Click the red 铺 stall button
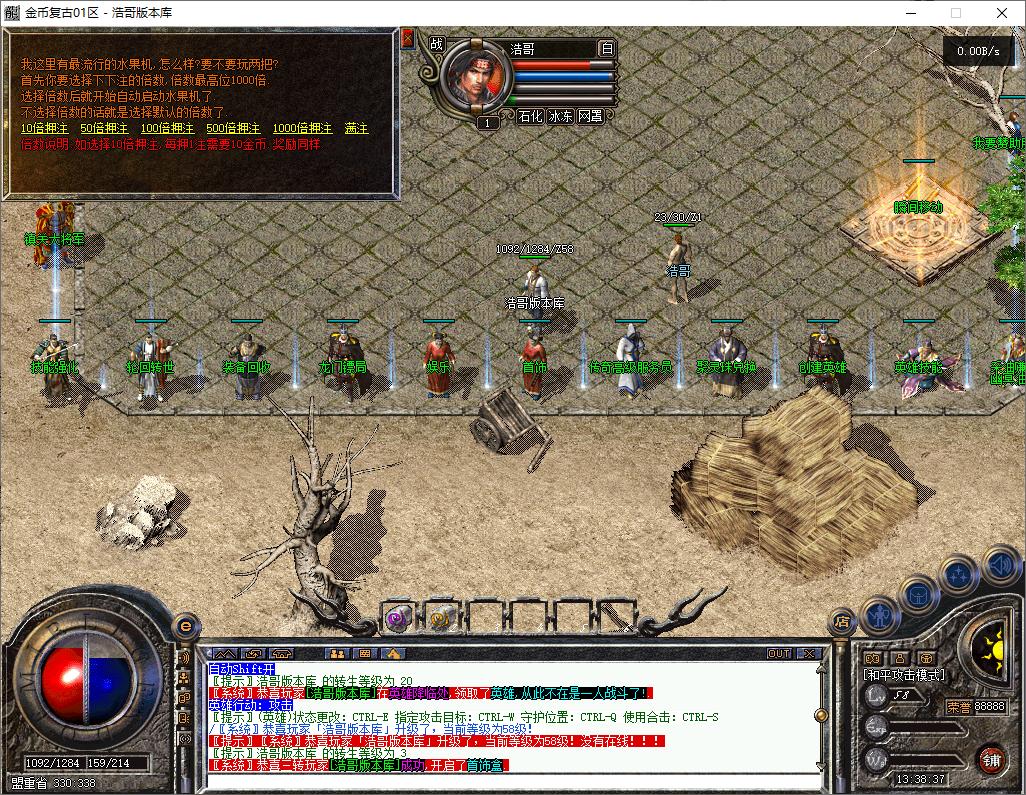This screenshot has height=795, width=1026. (x=991, y=759)
